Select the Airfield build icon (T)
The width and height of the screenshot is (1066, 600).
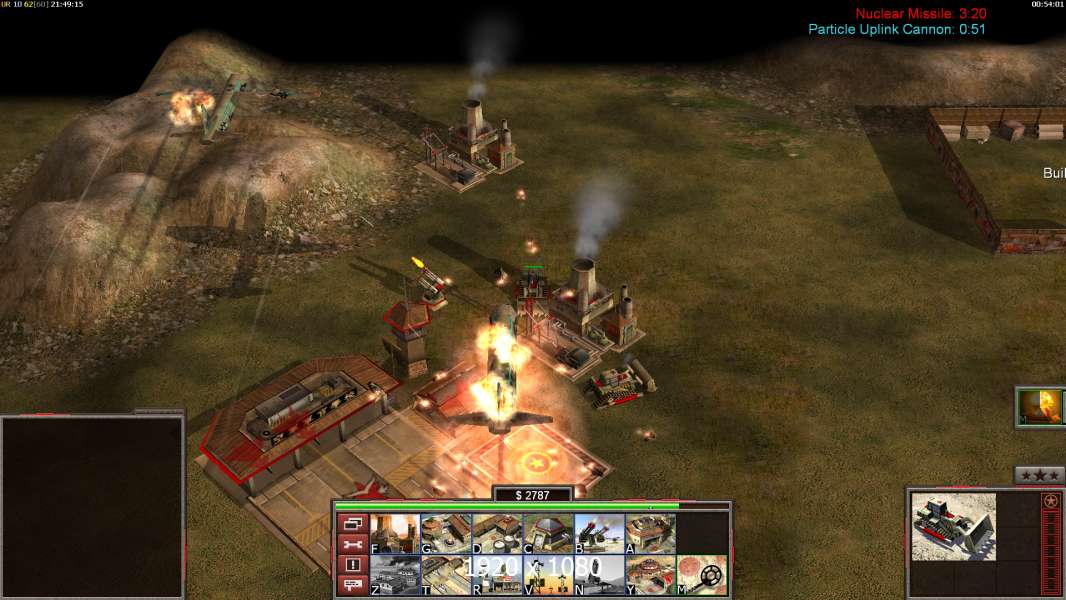tap(446, 575)
